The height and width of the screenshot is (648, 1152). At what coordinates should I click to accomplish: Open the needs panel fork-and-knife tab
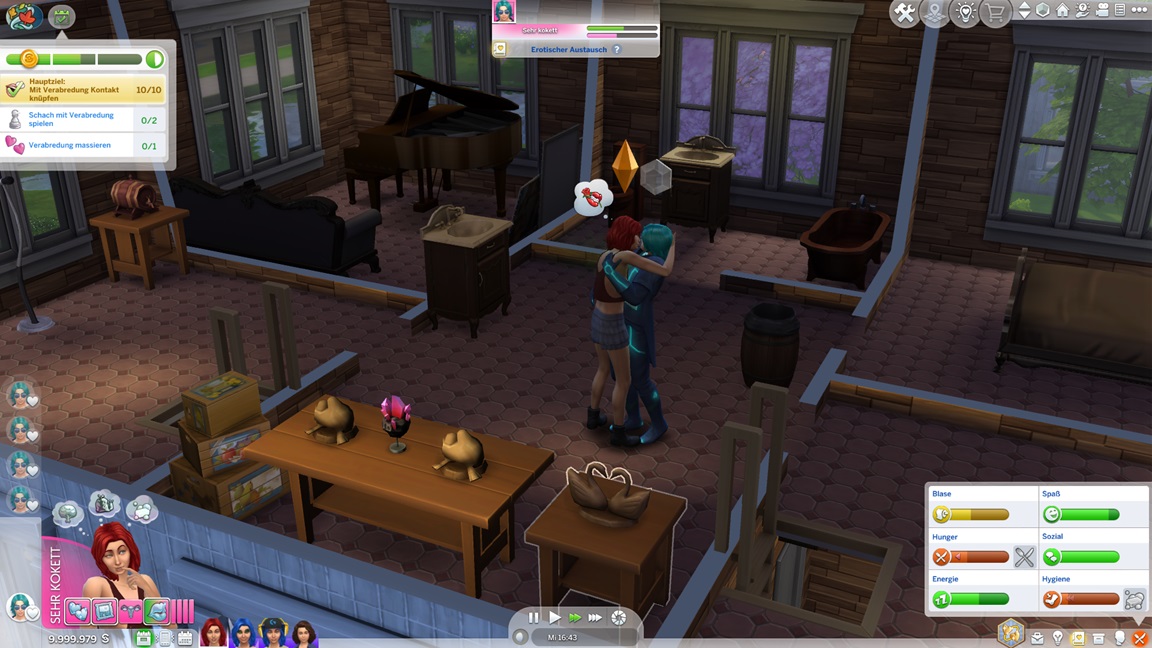[1139, 638]
